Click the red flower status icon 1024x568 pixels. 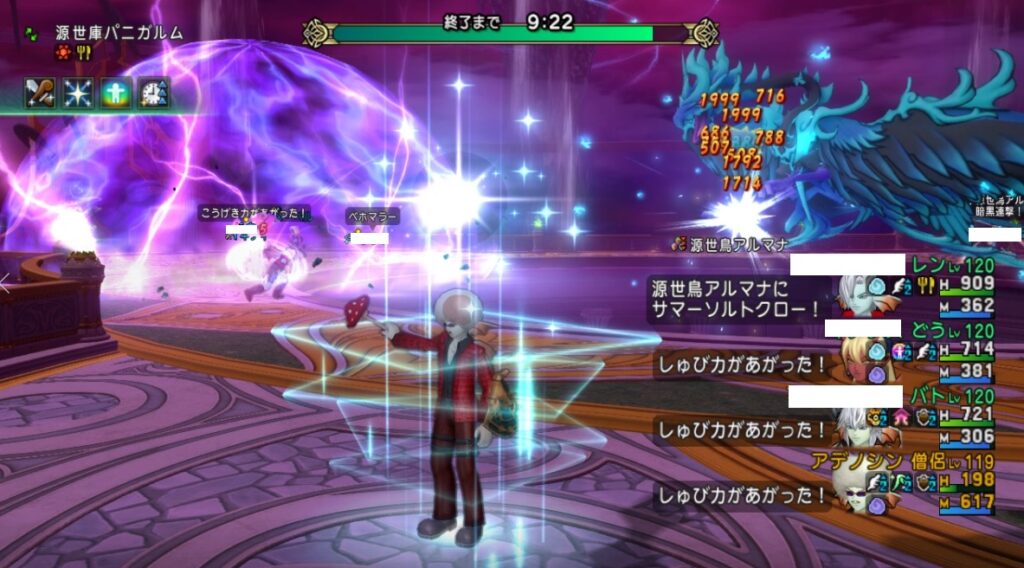coord(64,53)
